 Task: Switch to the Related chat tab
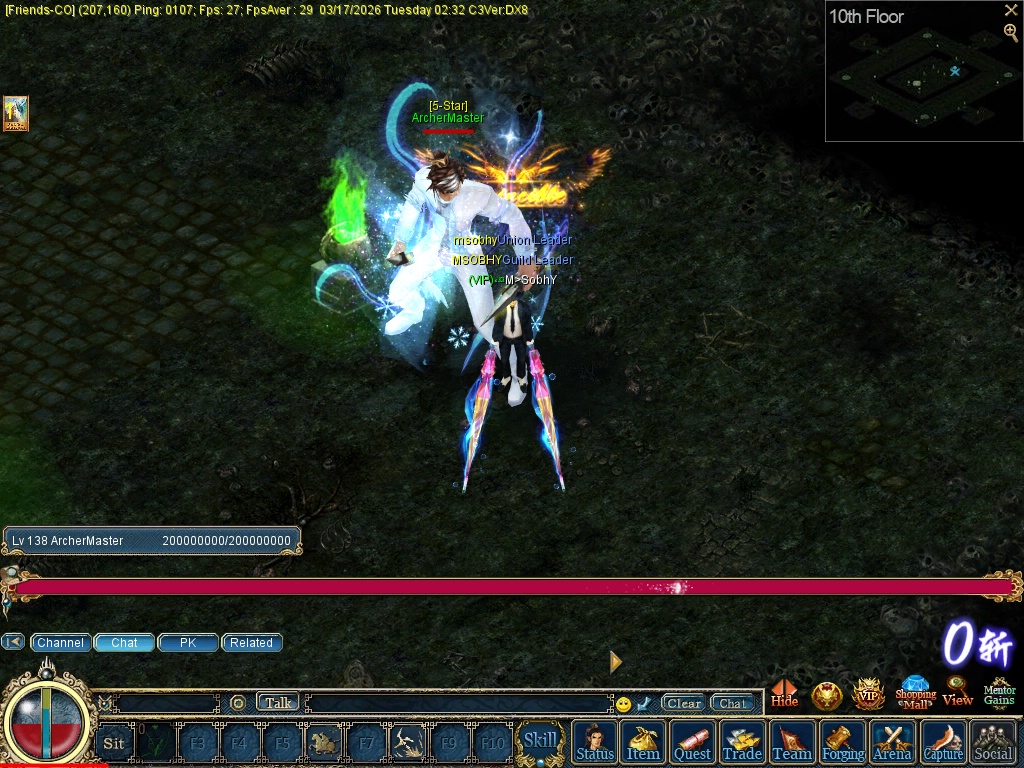(251, 643)
